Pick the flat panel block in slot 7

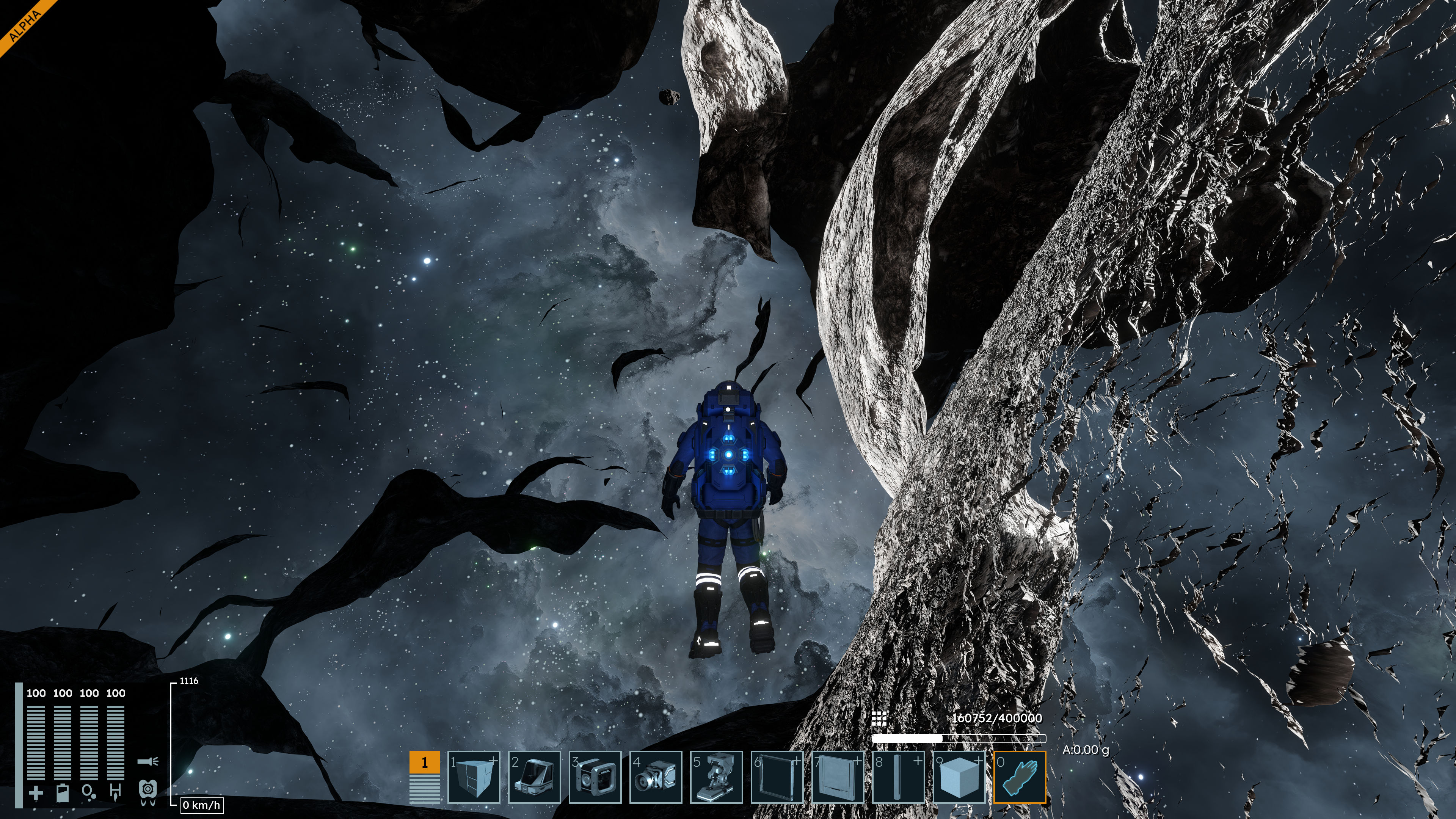[838, 777]
